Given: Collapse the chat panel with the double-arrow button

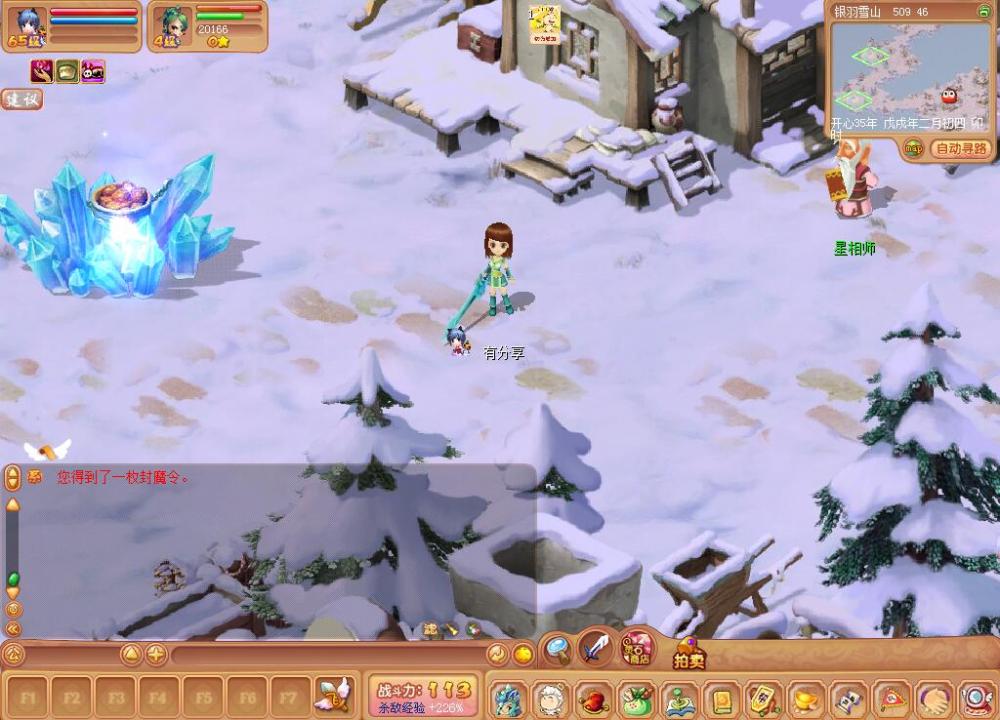Looking at the screenshot, I should (x=13, y=629).
